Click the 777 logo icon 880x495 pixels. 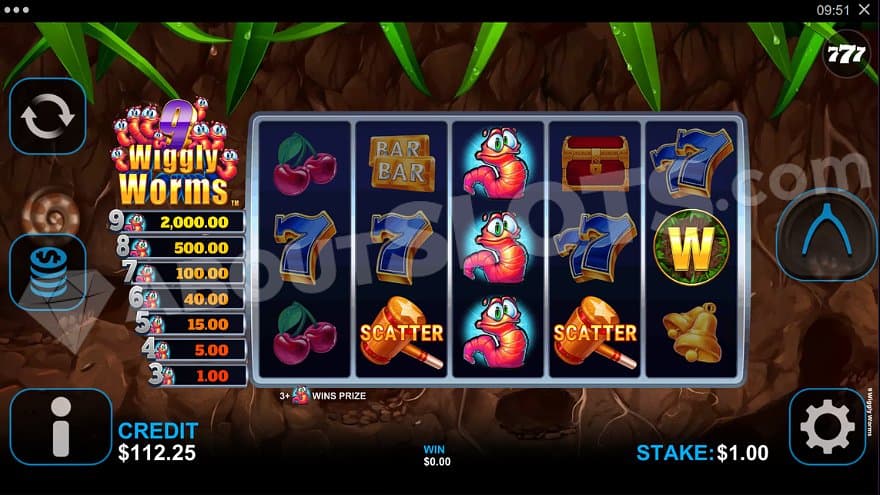coord(846,54)
